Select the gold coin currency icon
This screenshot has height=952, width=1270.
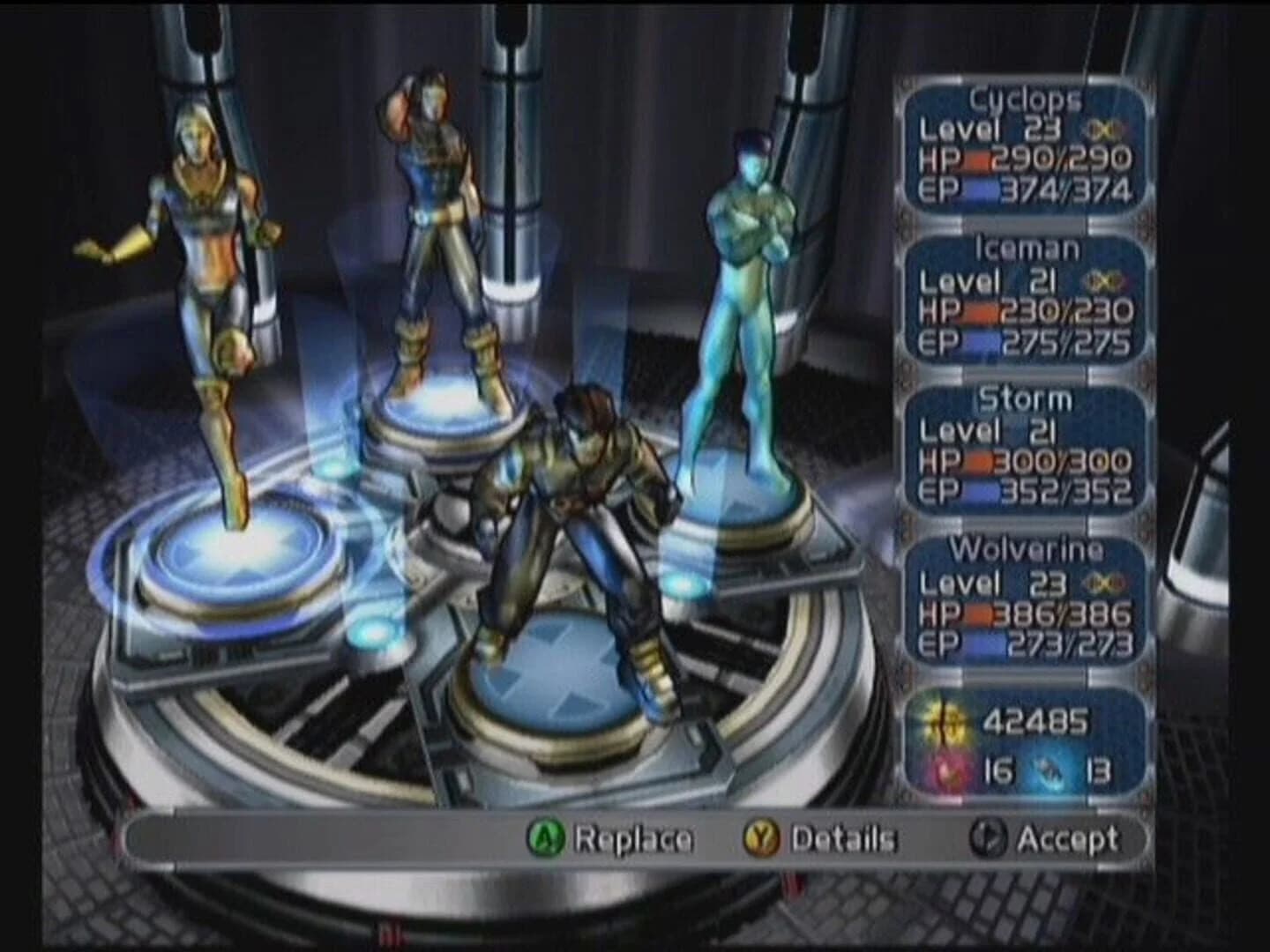(945, 722)
